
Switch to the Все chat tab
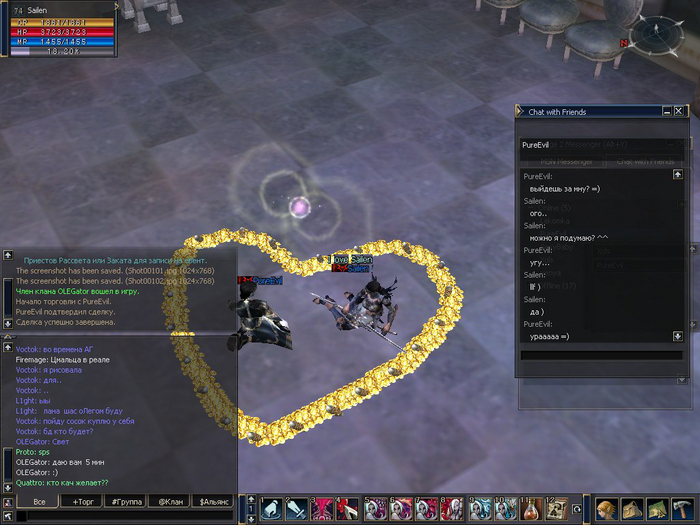click(39, 501)
